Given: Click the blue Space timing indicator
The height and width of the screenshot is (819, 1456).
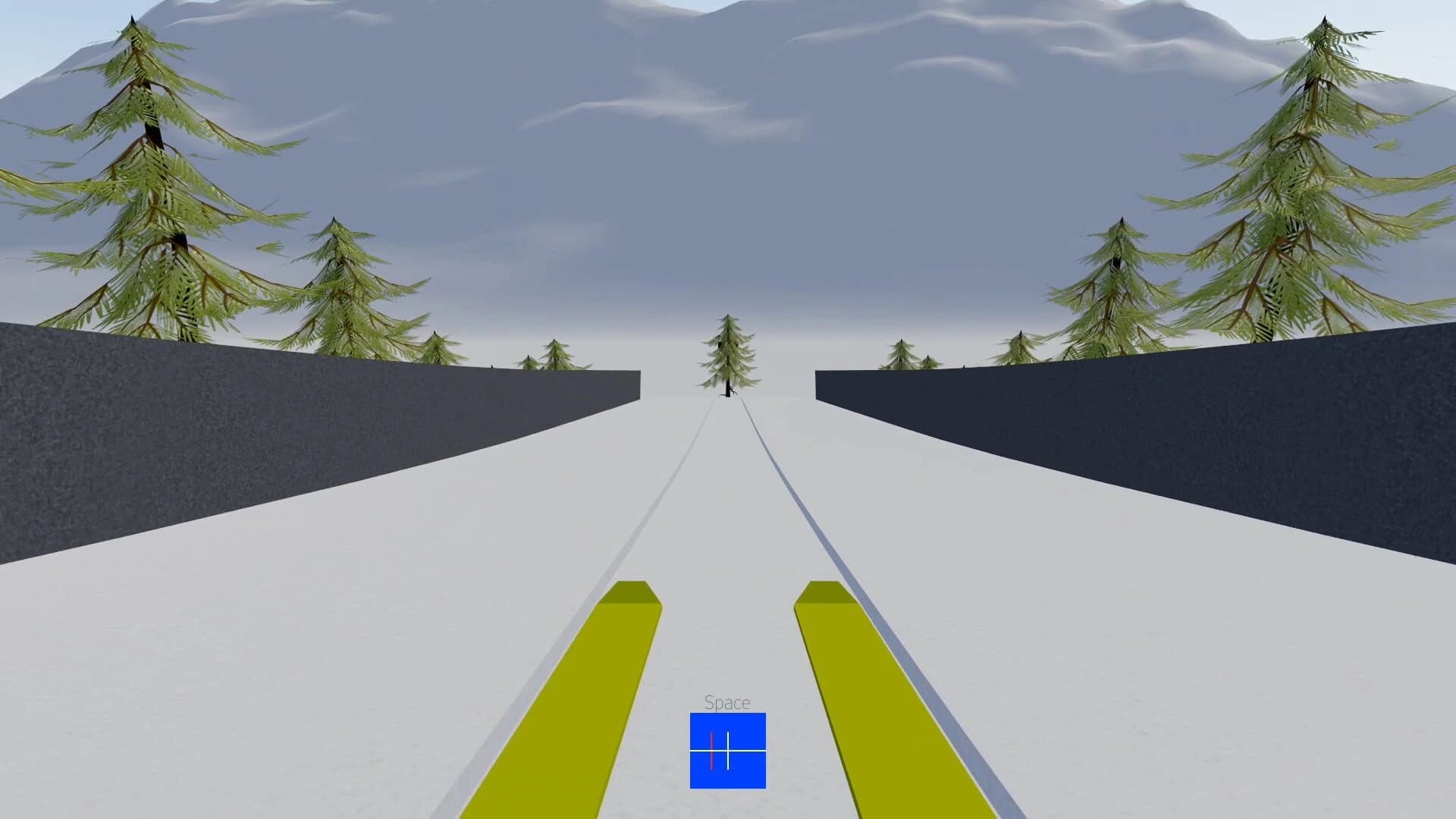Looking at the screenshot, I should click(x=726, y=751).
